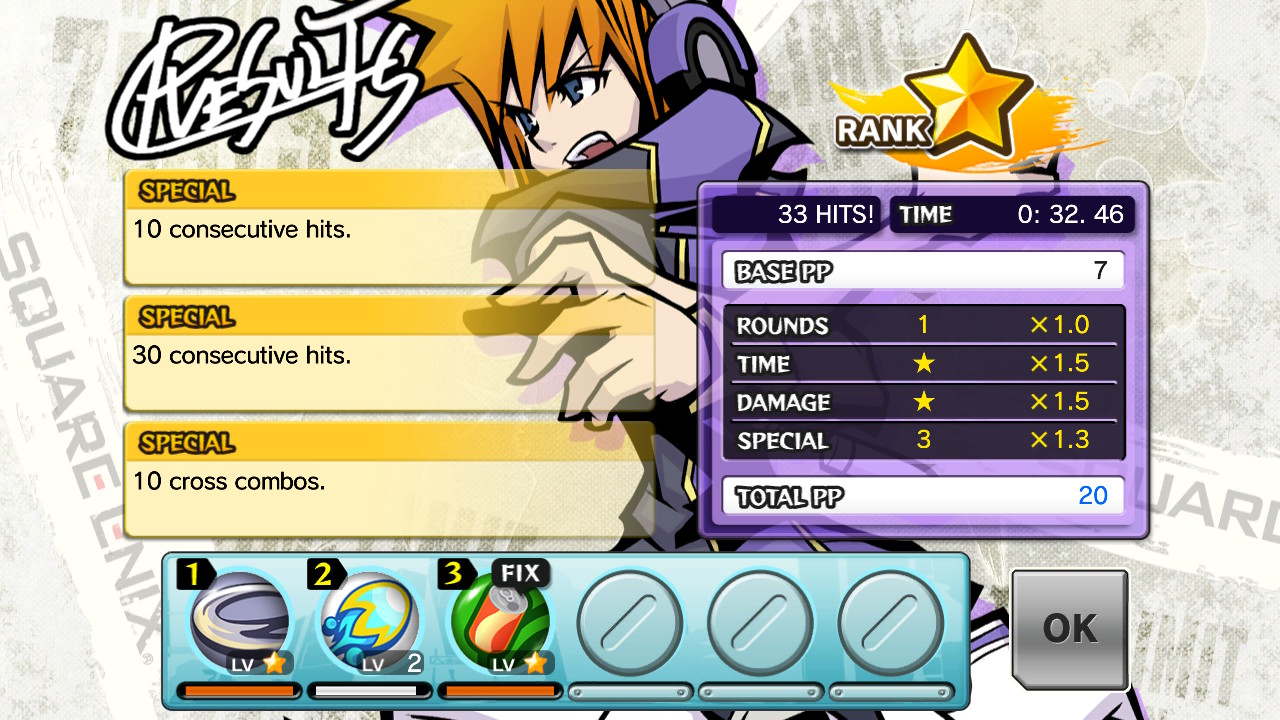Image resolution: width=1280 pixels, height=720 pixels.
Task: Click the star beside the TIME multiplier
Action: [923, 364]
